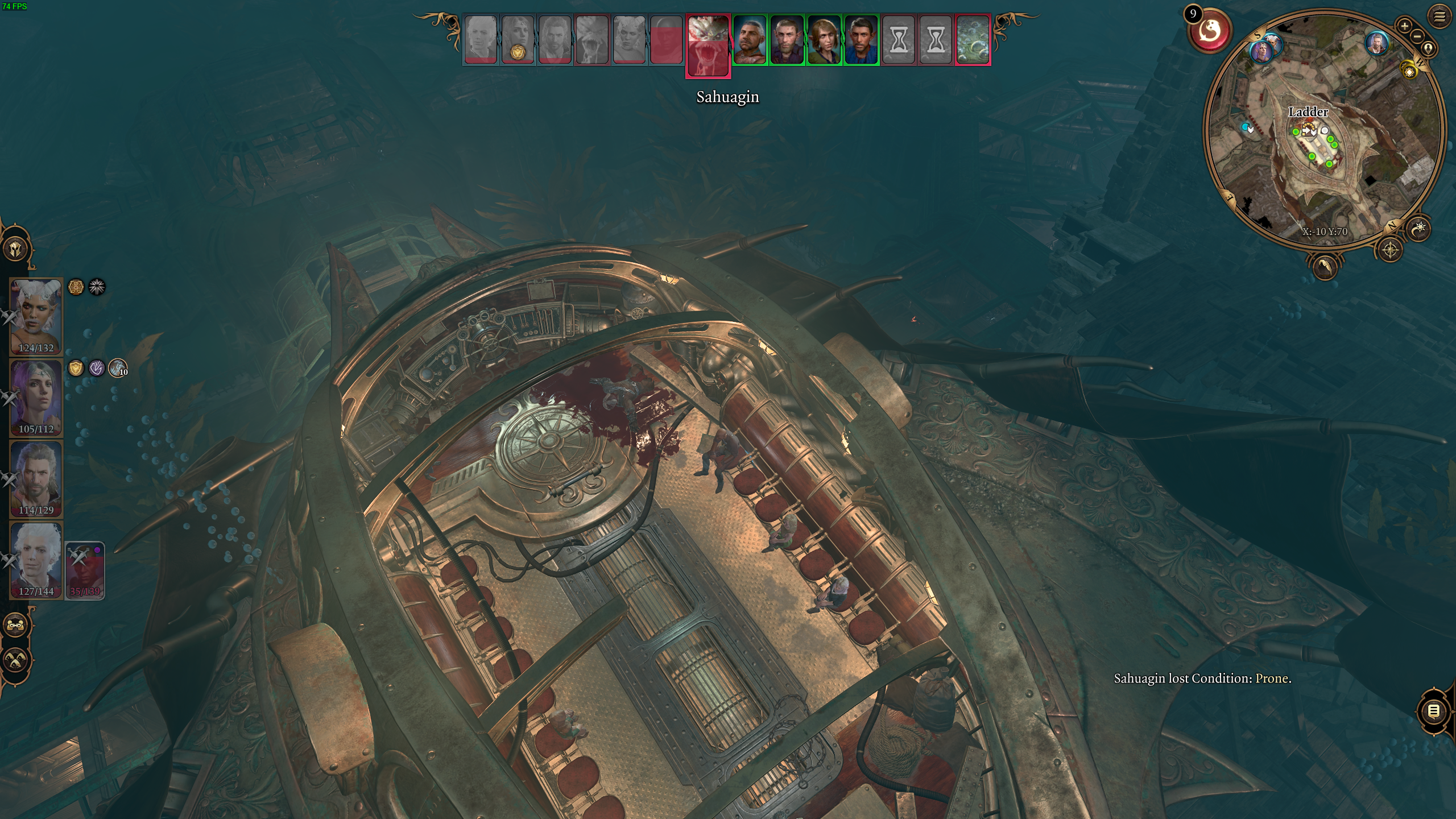Open the journal quill button
Viewport: 1456px width, 819px height.
click(1325, 266)
